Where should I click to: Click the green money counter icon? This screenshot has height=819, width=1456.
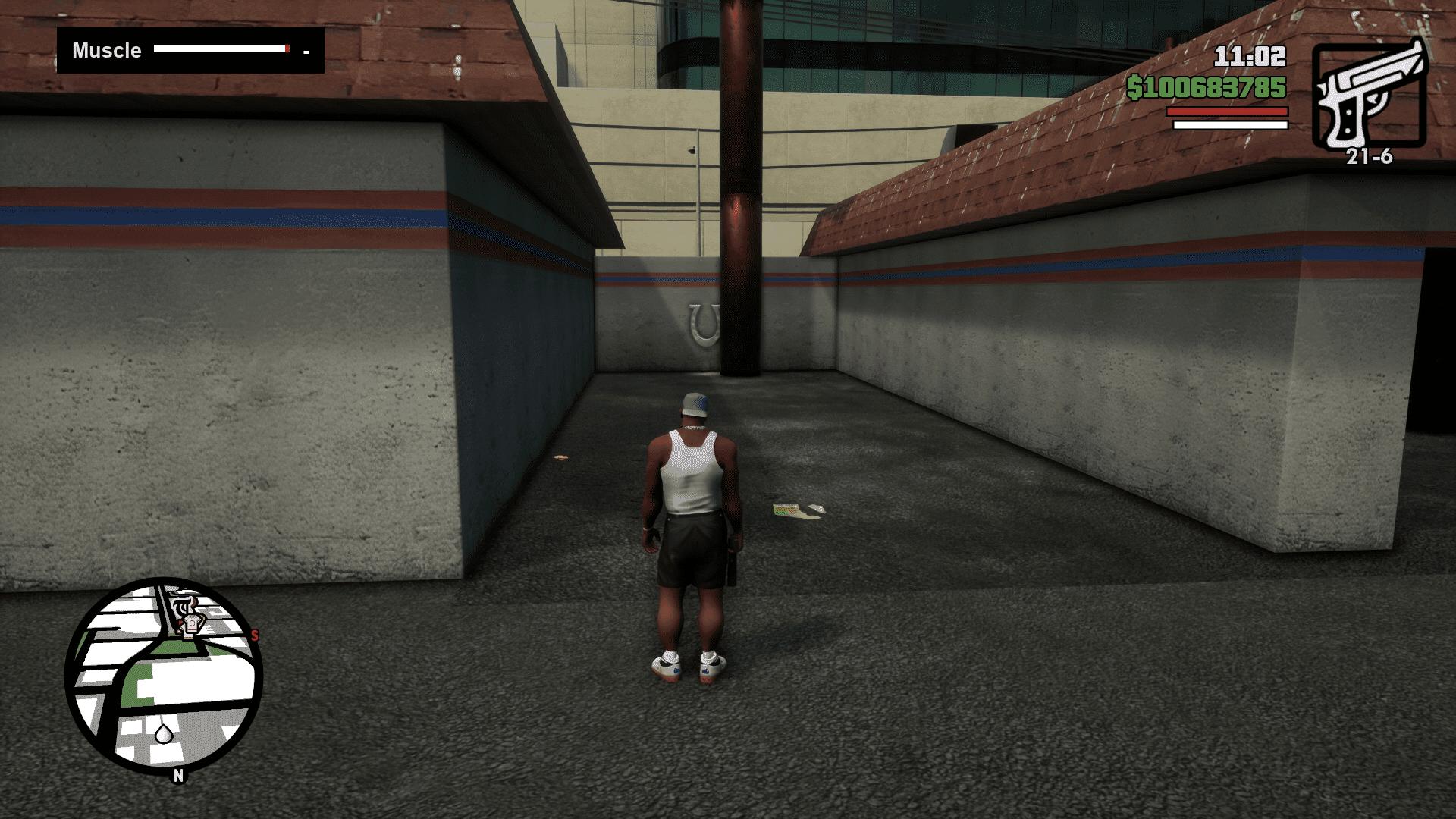[x=1136, y=88]
